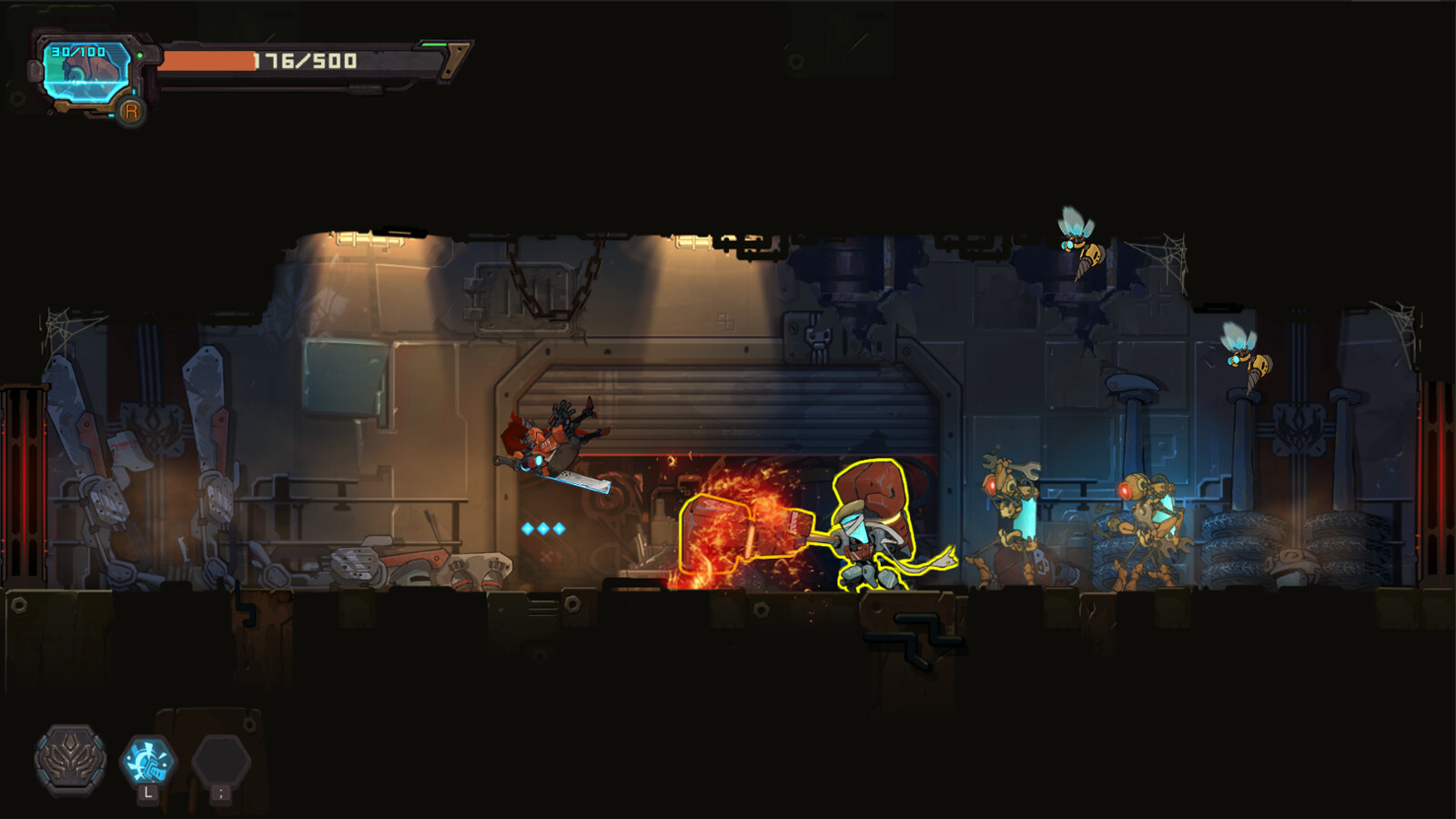Click the bronze winged emblem badge

[70, 758]
